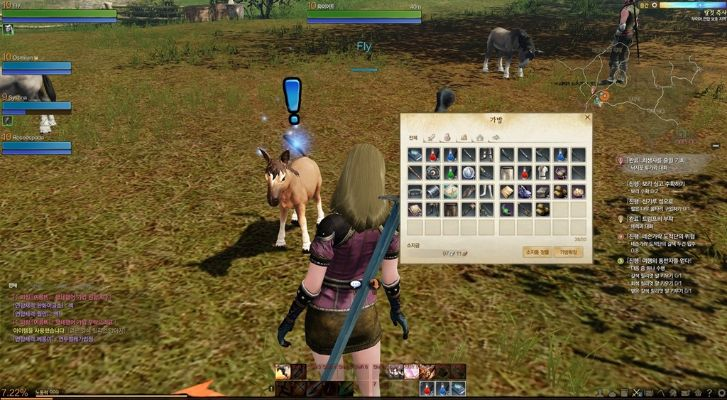
Task: Close the bag inventory window
Action: (x=587, y=118)
